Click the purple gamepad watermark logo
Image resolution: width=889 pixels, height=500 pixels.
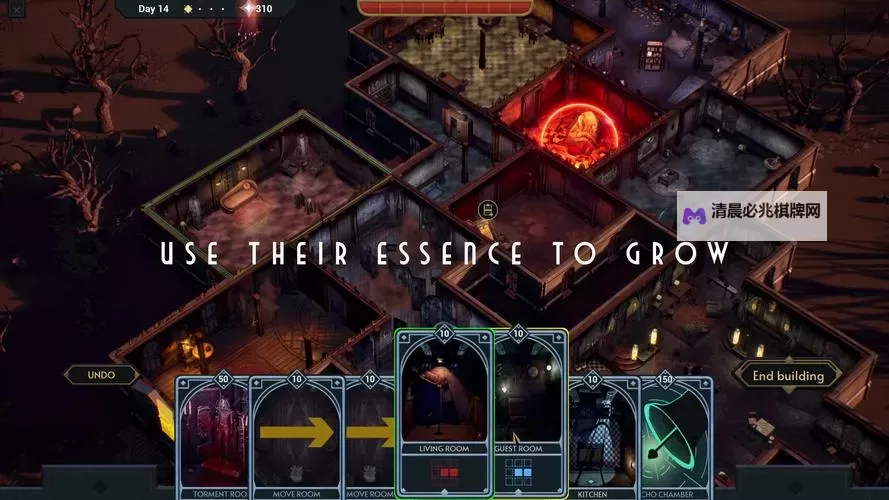coord(693,215)
